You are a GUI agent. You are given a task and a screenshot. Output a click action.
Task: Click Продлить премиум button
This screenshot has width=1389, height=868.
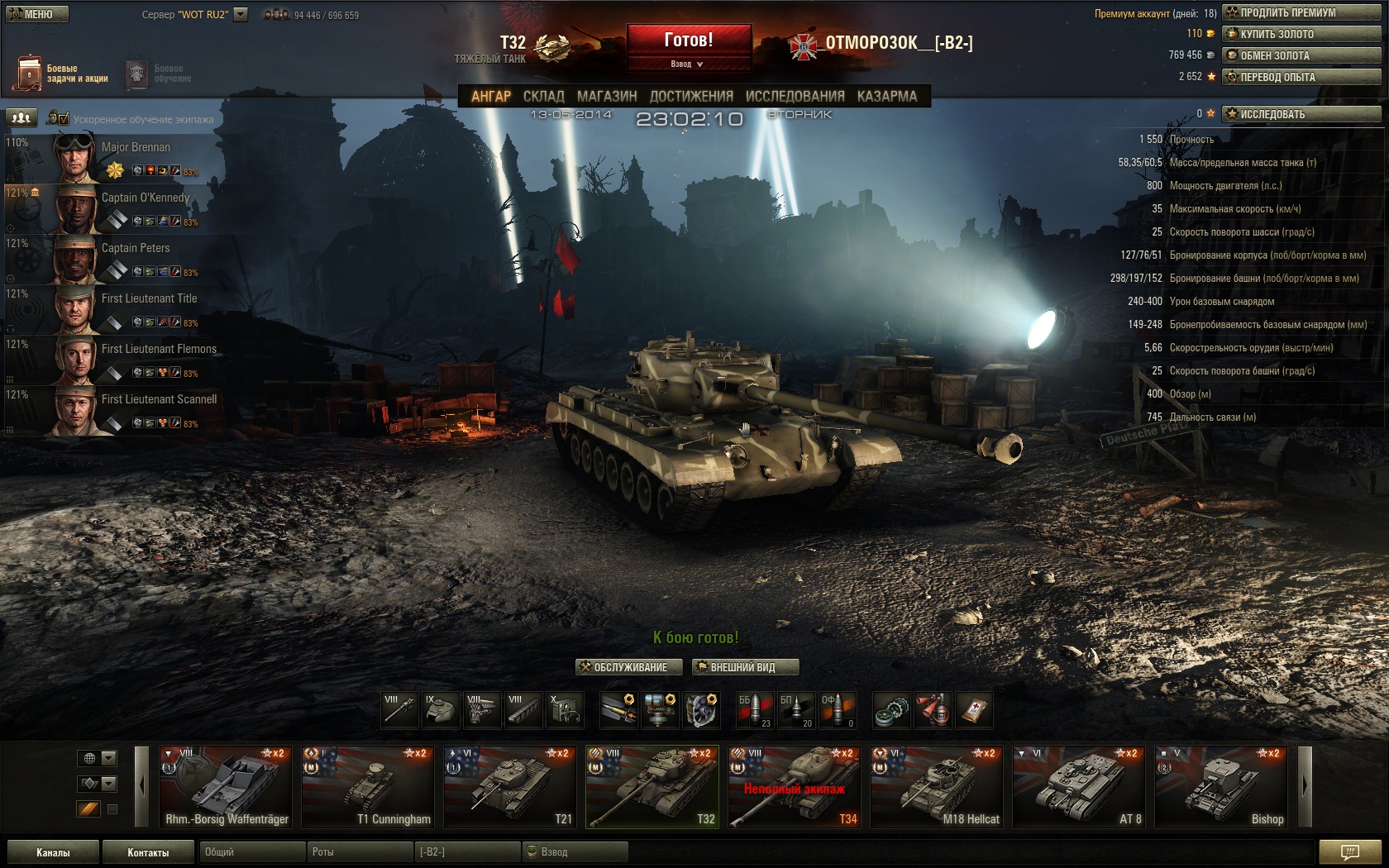click(1301, 12)
